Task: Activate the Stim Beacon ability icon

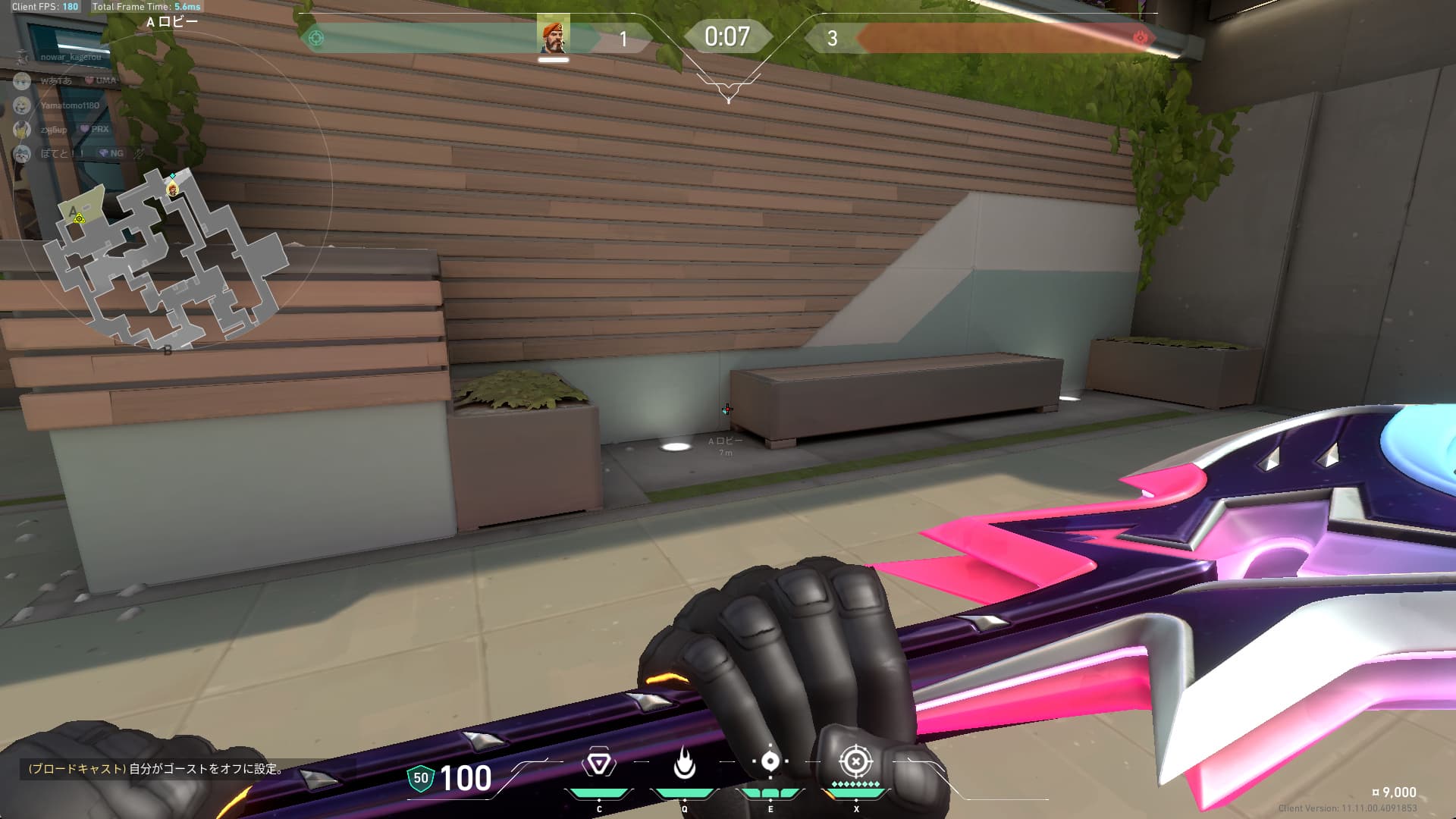Action: coord(599,763)
